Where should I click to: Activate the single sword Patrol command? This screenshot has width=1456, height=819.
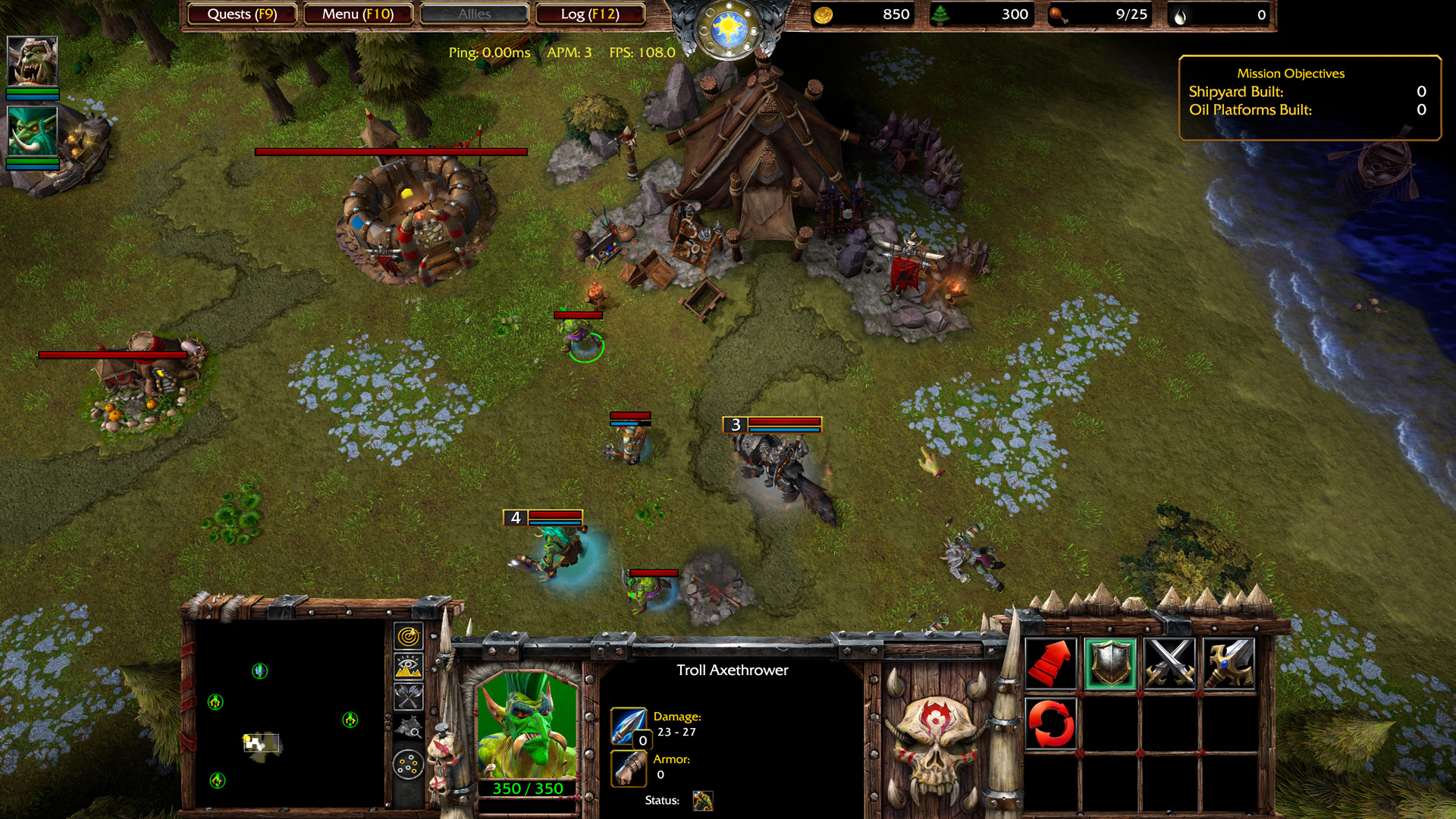(1228, 664)
